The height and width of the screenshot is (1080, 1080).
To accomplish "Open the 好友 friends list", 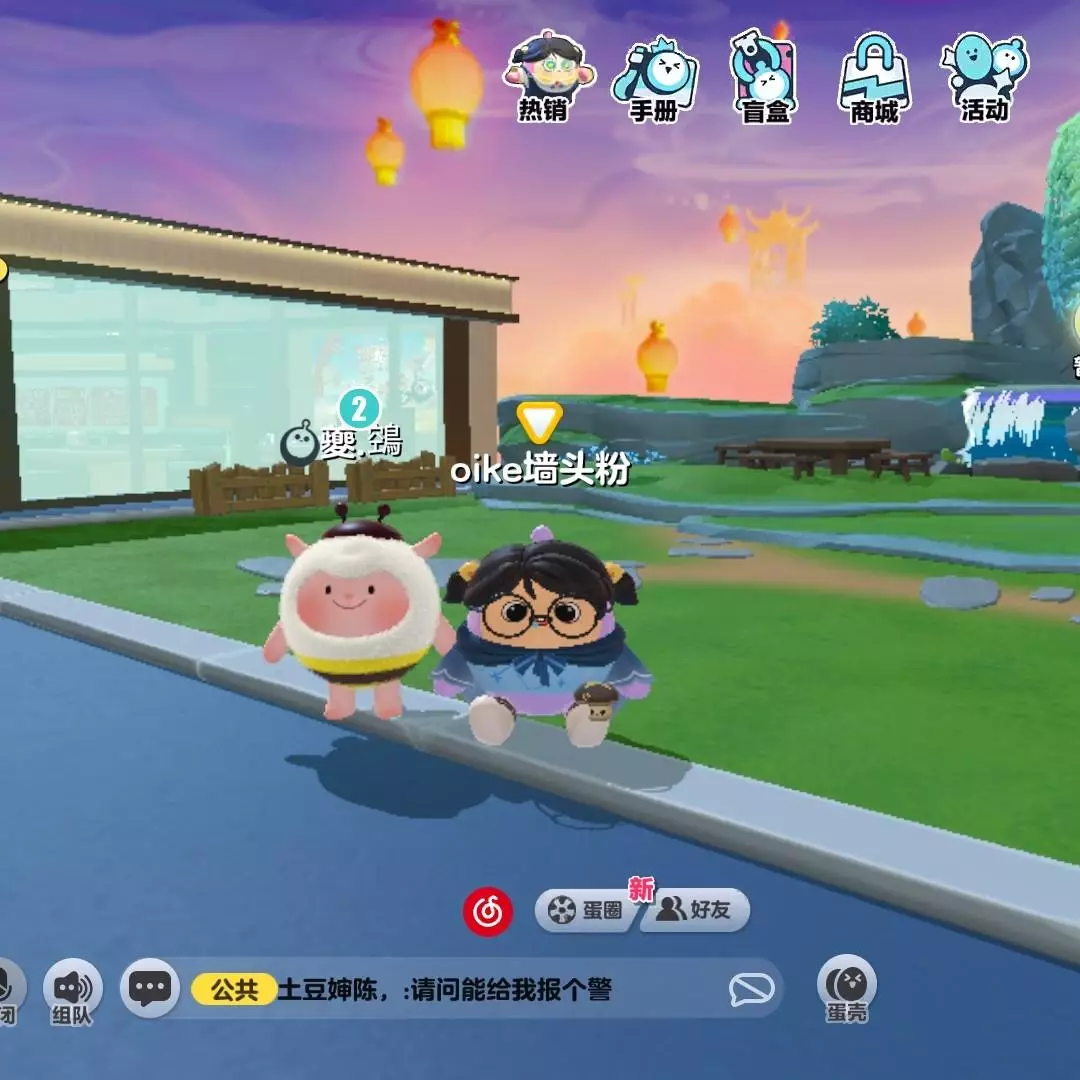I will (696, 910).
